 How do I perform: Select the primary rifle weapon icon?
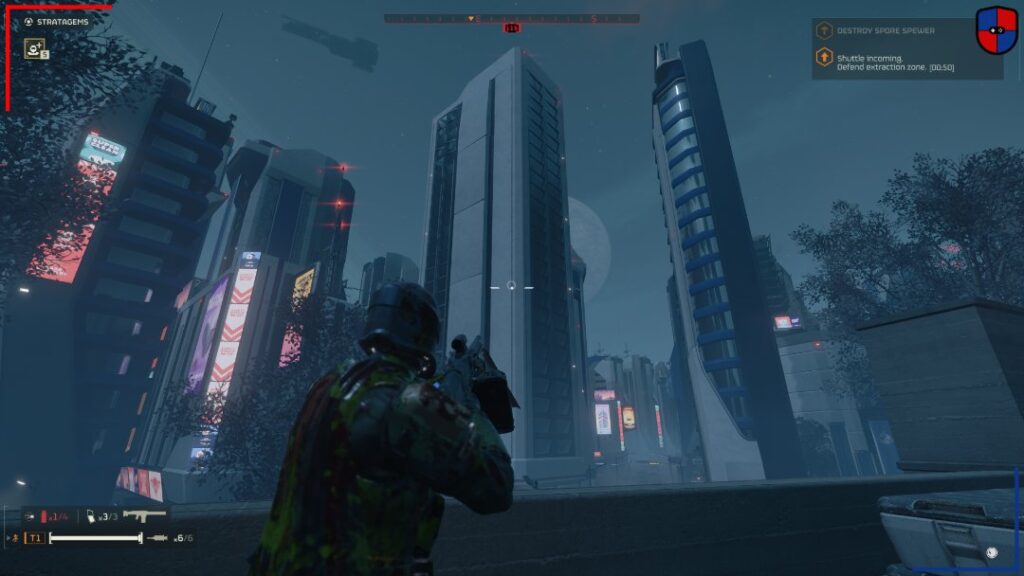click(146, 515)
